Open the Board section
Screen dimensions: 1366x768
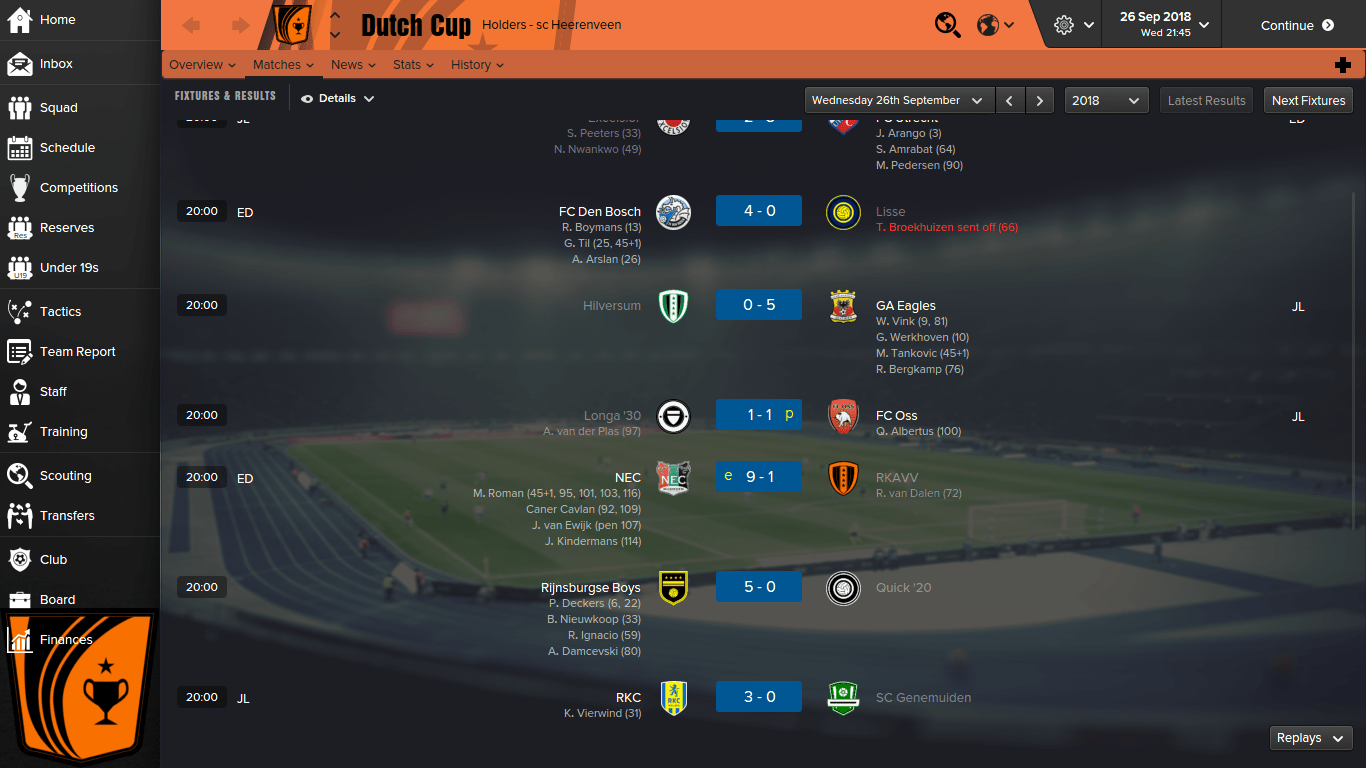point(56,599)
